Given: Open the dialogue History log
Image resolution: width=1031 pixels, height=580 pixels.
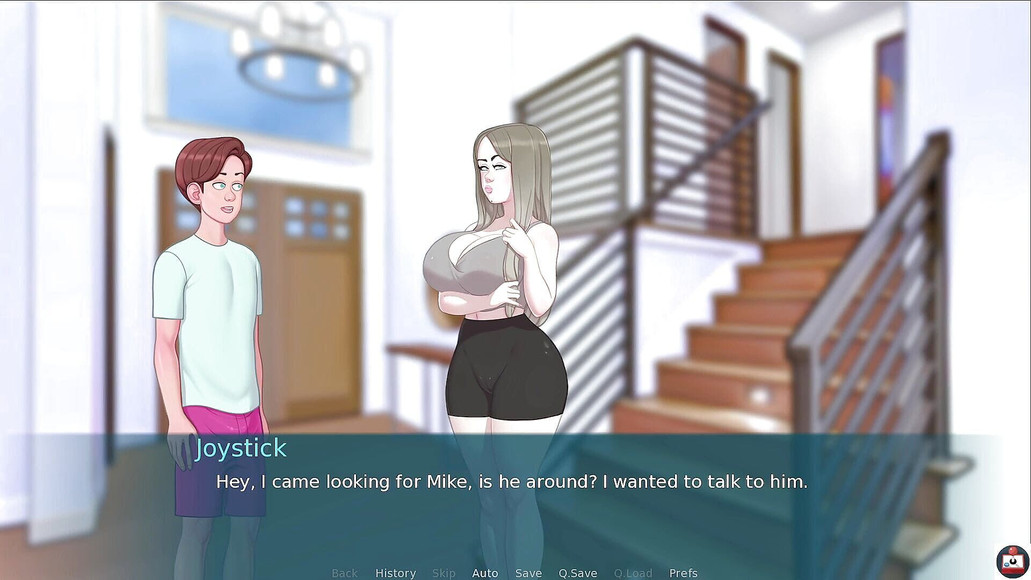Looking at the screenshot, I should pyautogui.click(x=395, y=573).
